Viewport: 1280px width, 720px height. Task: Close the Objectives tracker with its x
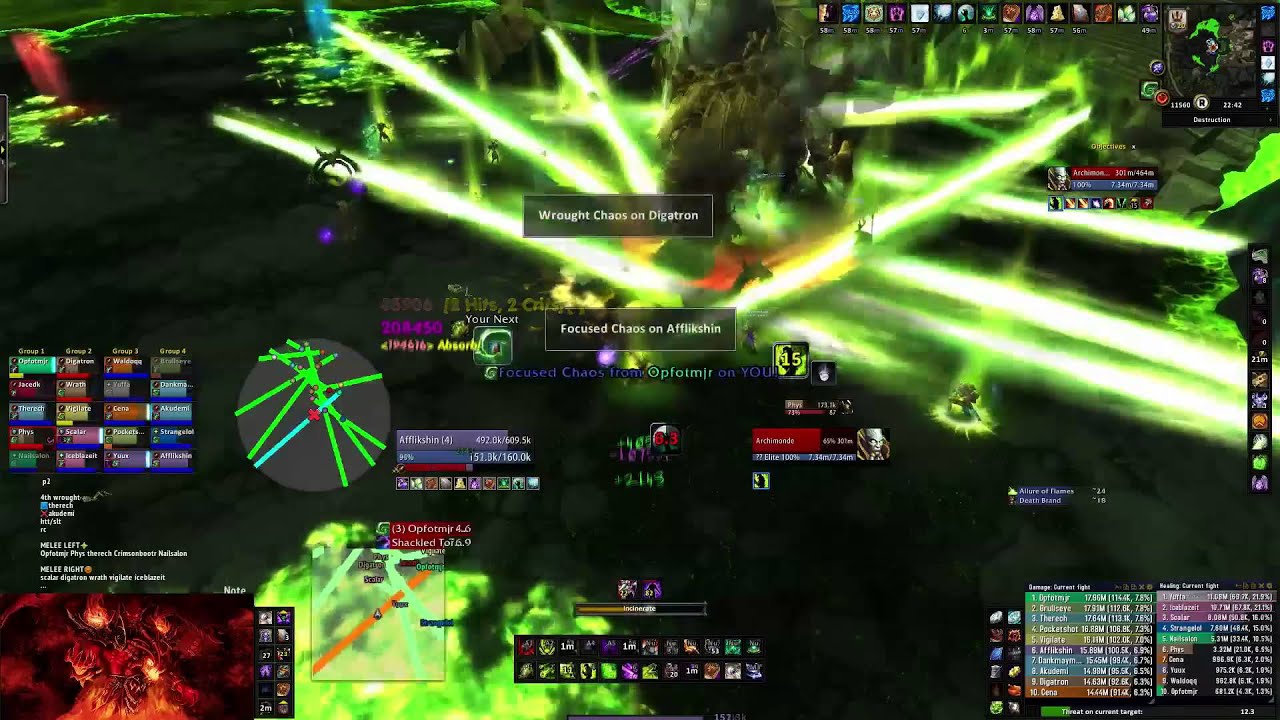click(1136, 146)
